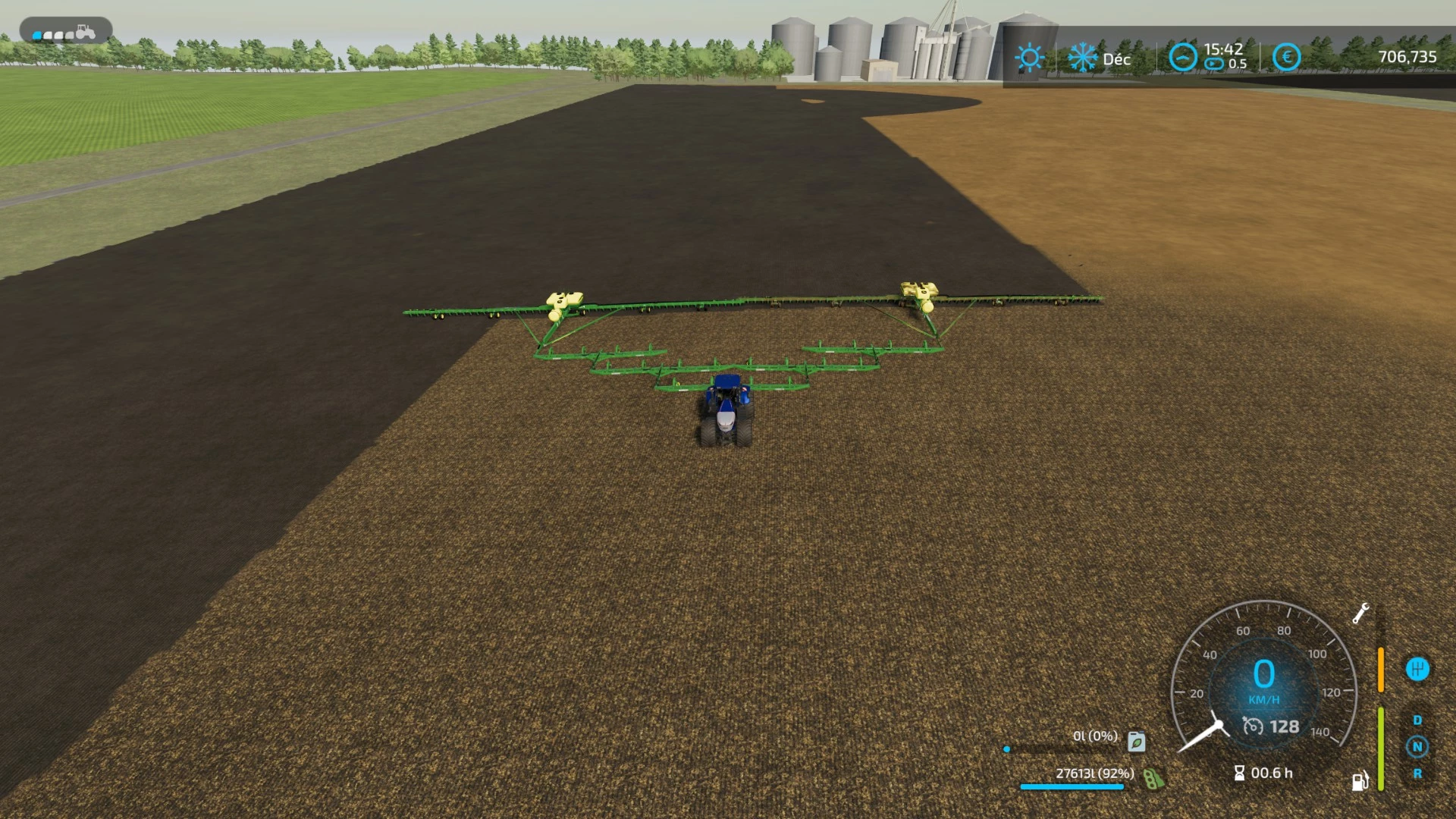Select the tractor icon in the vehicle switcher

click(86, 33)
